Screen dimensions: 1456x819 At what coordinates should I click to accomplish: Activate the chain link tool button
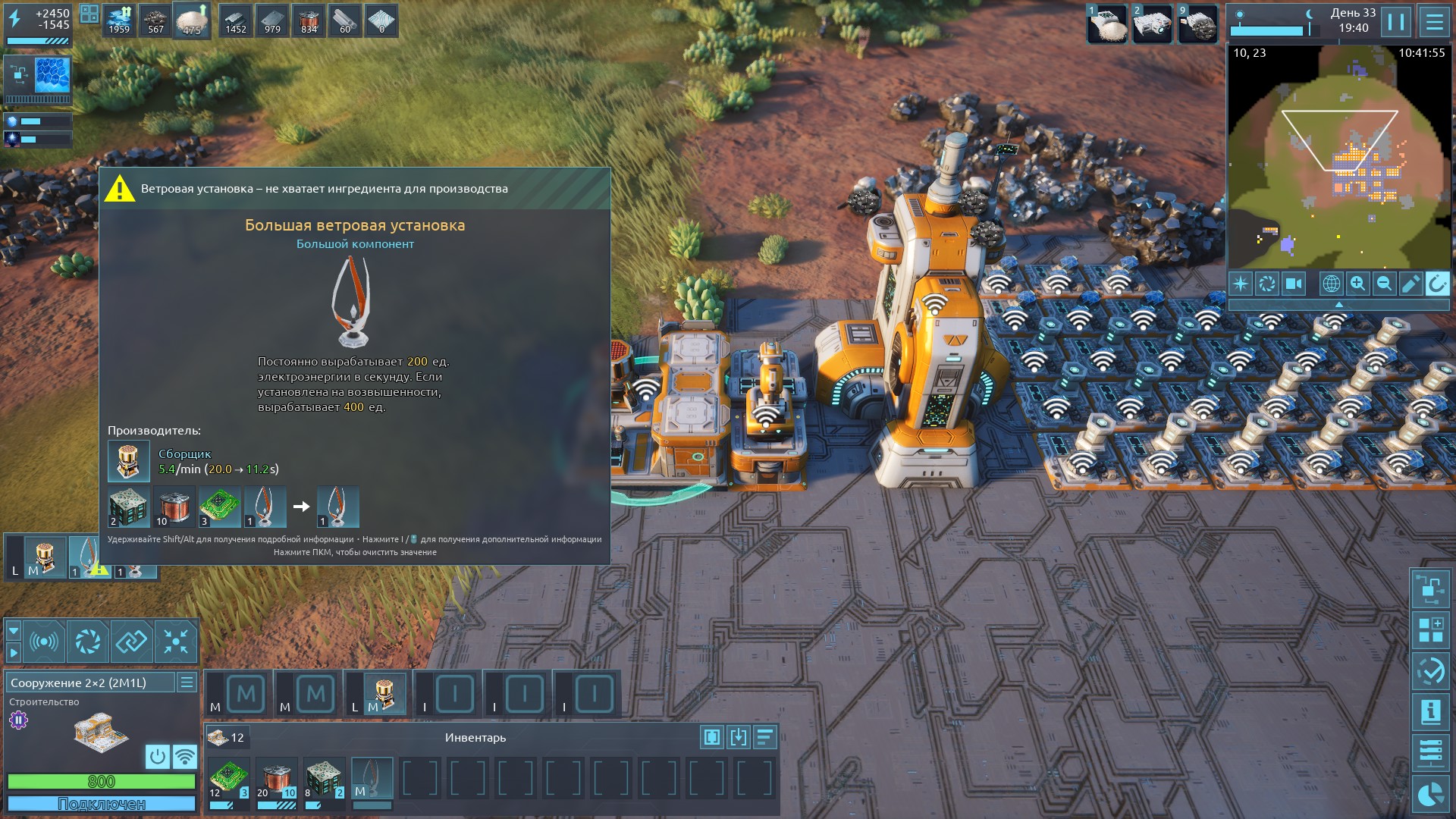click(131, 642)
